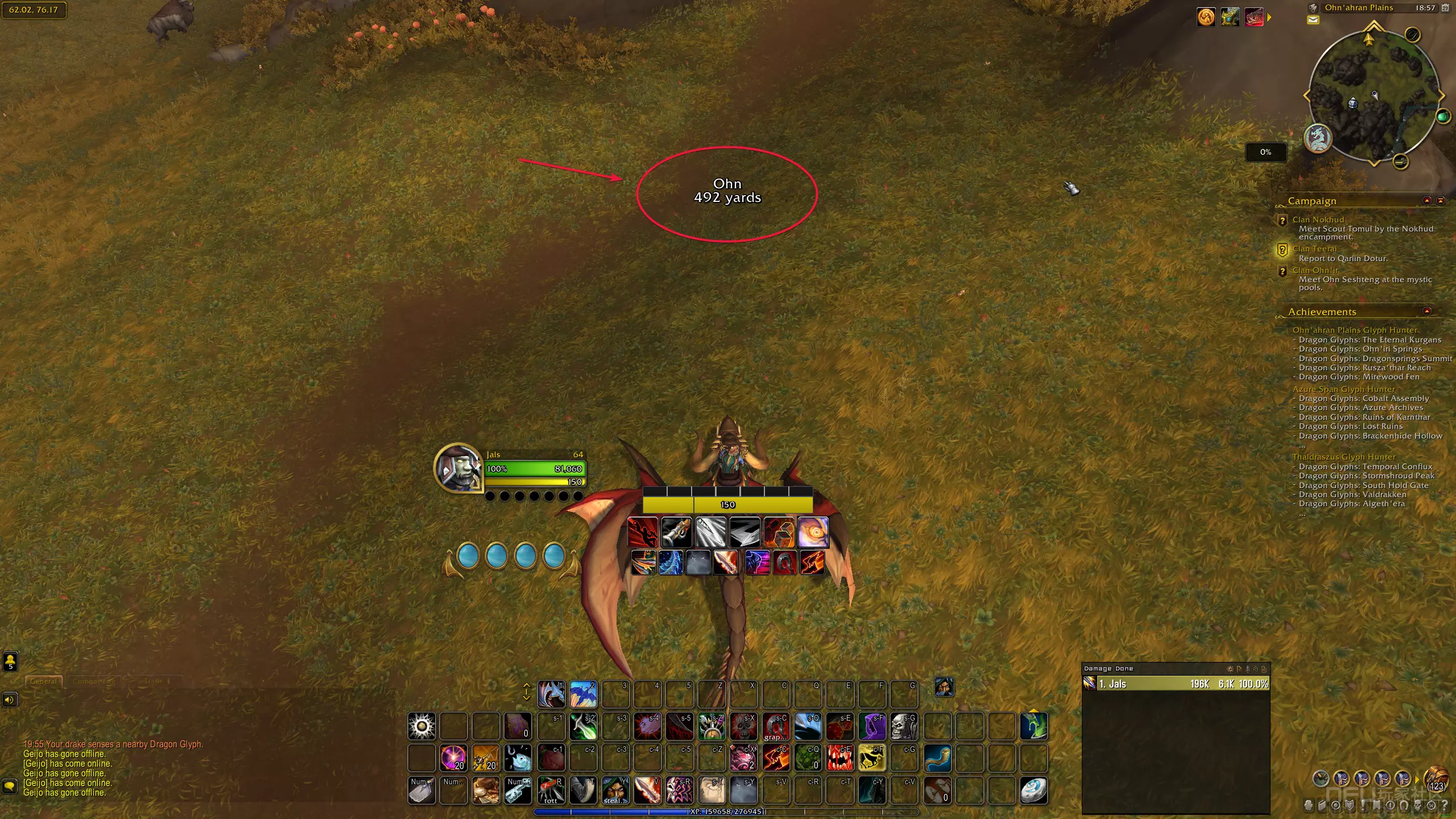Open the question mark help micro button
Image resolution: width=1456 pixels, height=819 pixels.
point(1444,805)
